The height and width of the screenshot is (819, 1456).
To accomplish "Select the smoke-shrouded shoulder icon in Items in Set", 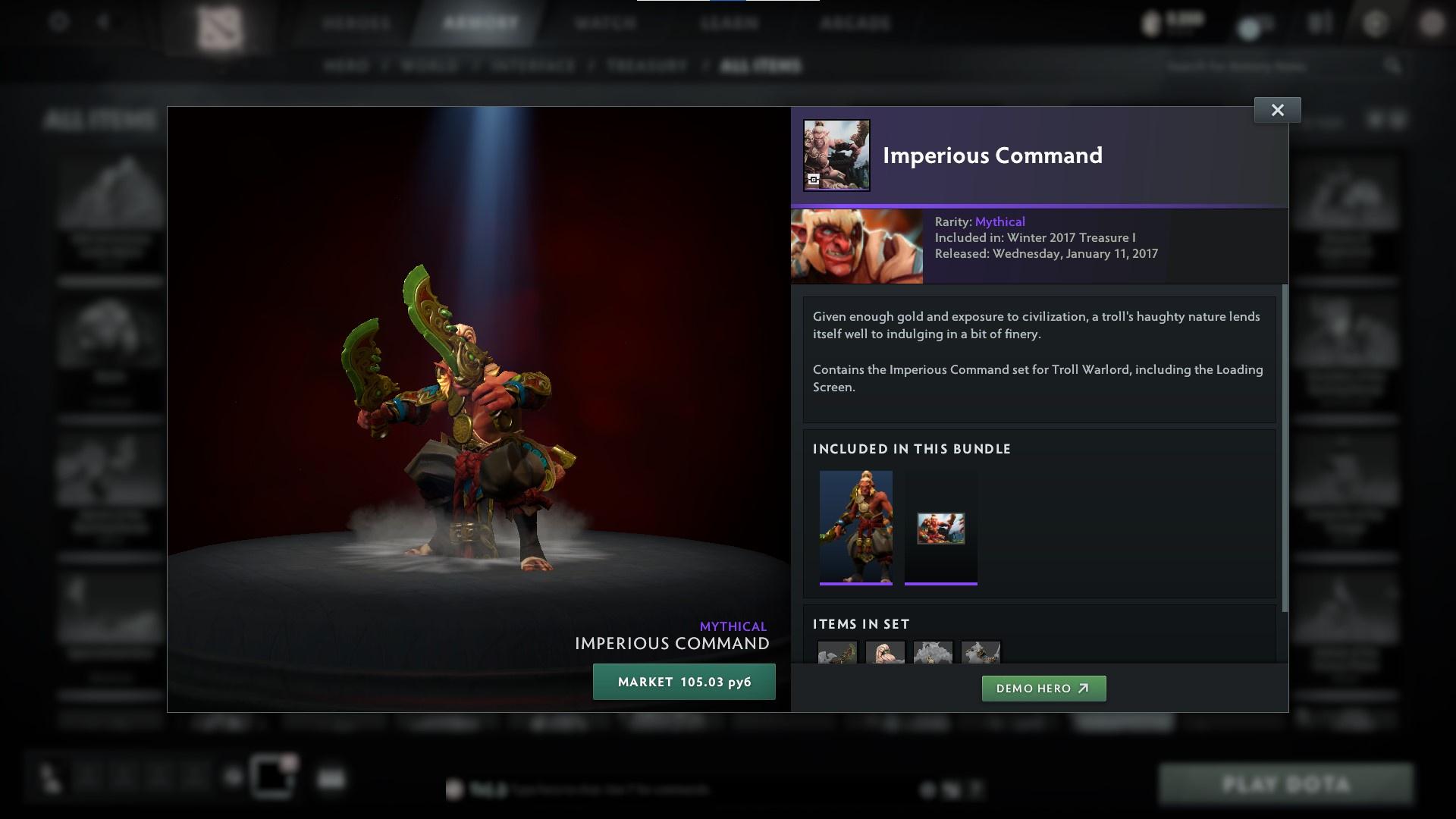I will (933, 654).
